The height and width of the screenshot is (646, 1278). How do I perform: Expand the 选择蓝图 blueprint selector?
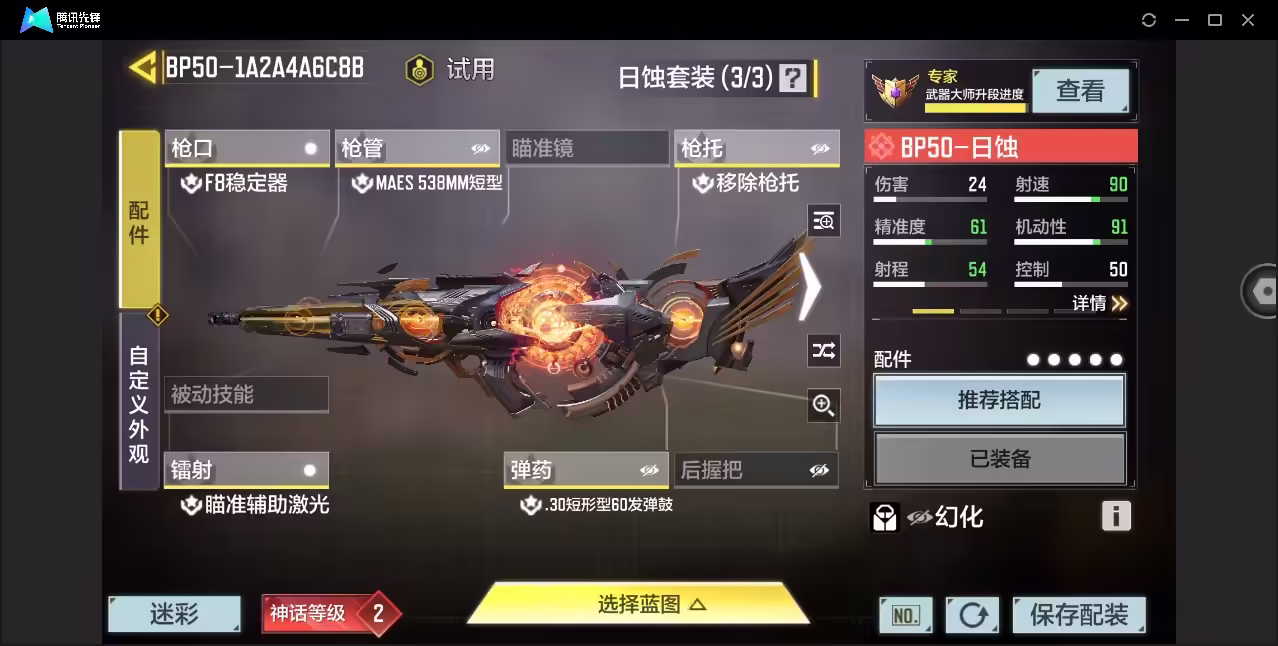tap(638, 604)
